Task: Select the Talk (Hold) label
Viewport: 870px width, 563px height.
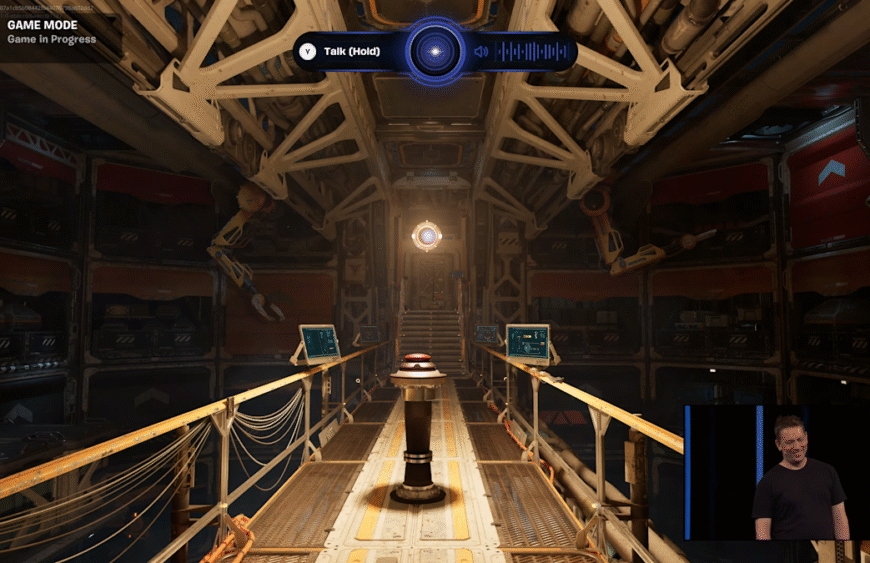Action: pos(351,51)
